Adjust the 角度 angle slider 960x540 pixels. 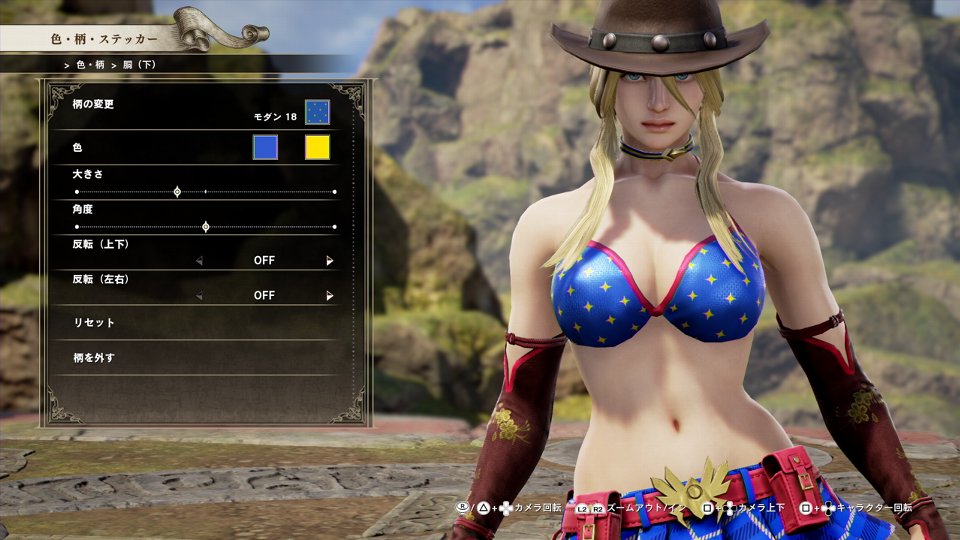point(205,227)
